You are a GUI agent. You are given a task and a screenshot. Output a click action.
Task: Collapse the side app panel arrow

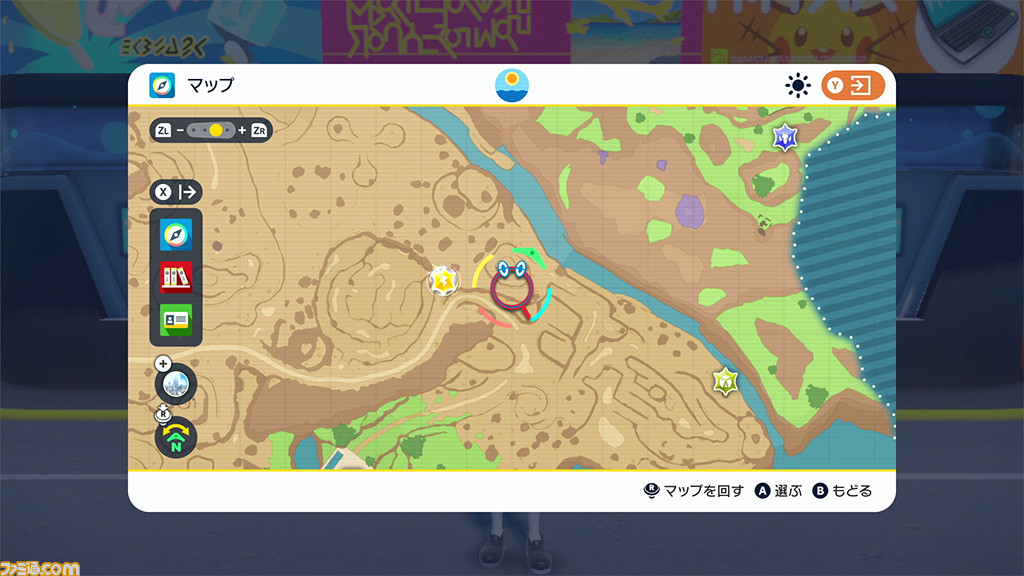point(176,192)
